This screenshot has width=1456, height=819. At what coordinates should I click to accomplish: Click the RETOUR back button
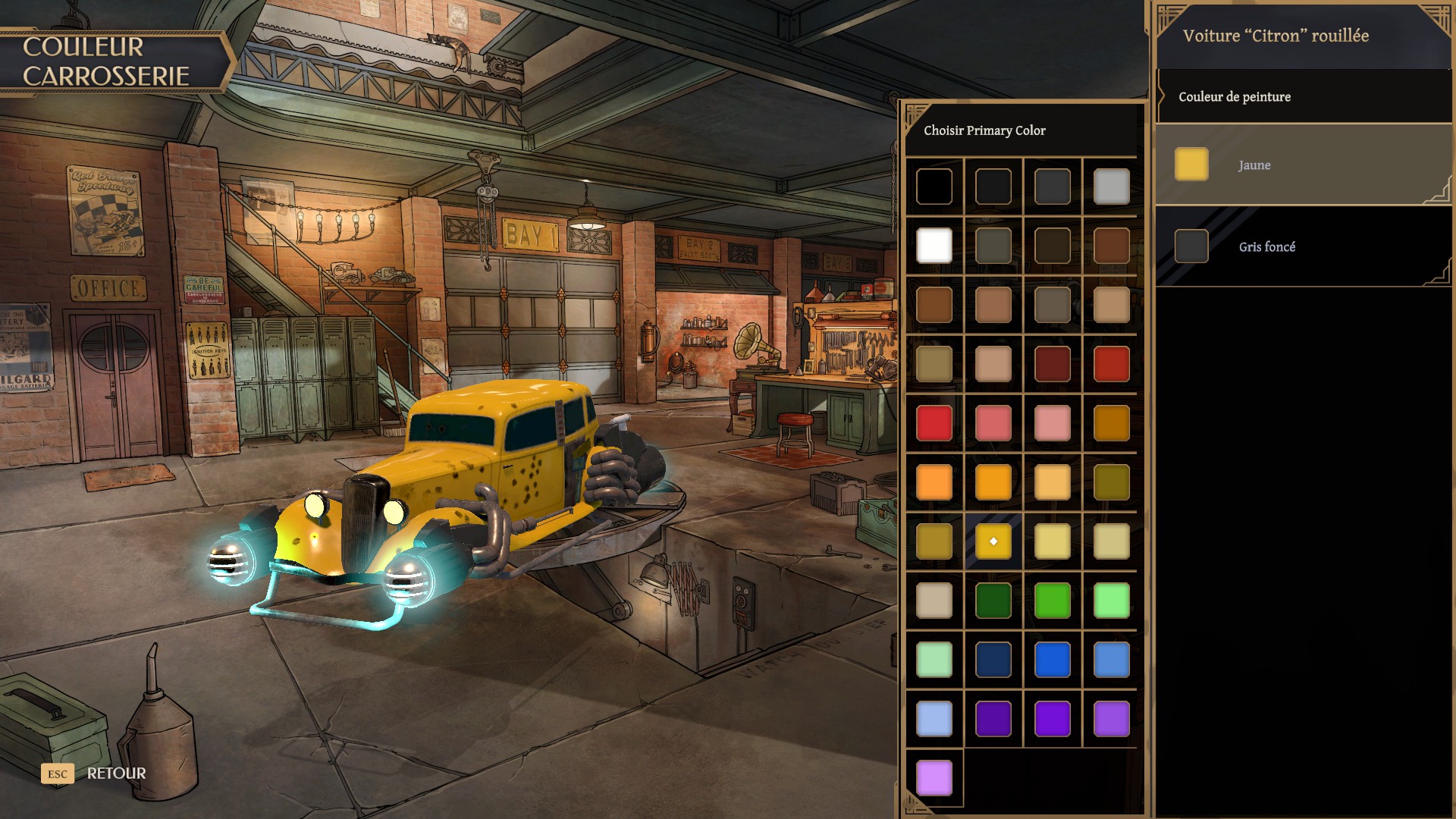[x=115, y=773]
